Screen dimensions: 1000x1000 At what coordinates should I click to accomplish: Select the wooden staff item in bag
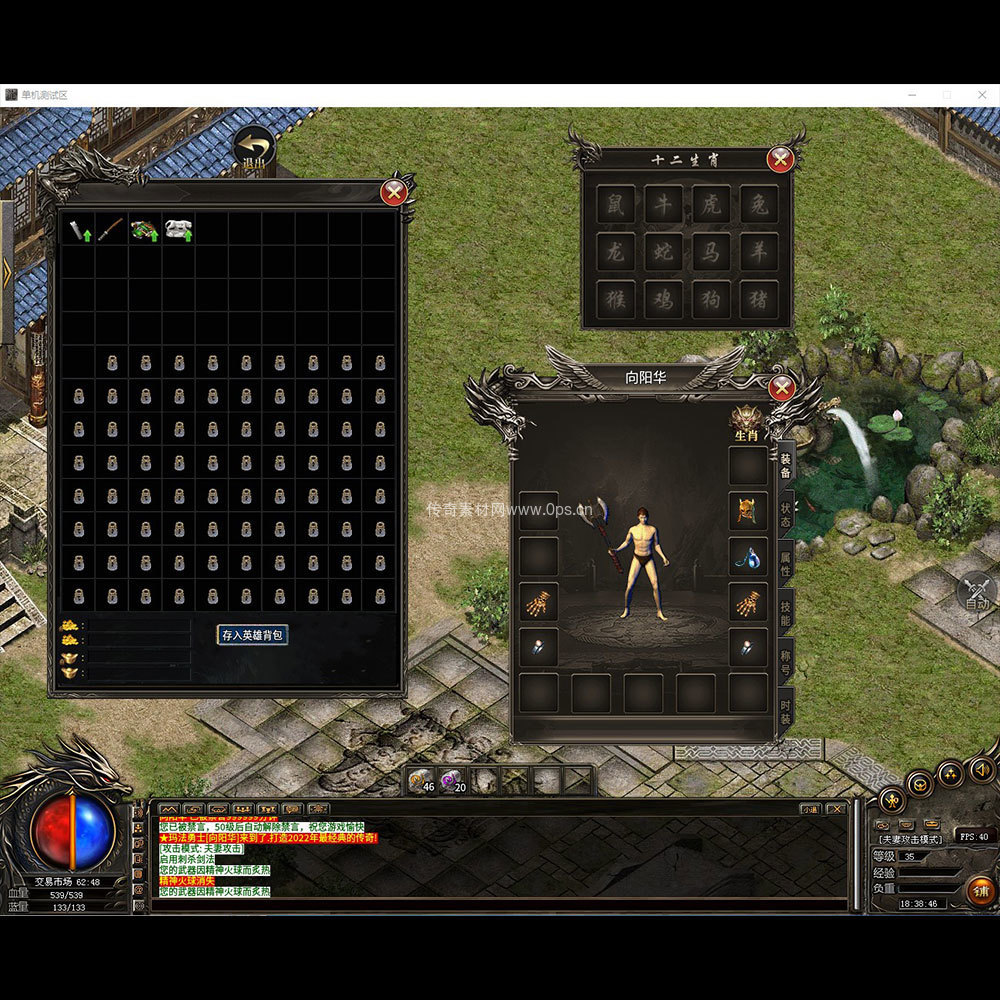click(112, 229)
